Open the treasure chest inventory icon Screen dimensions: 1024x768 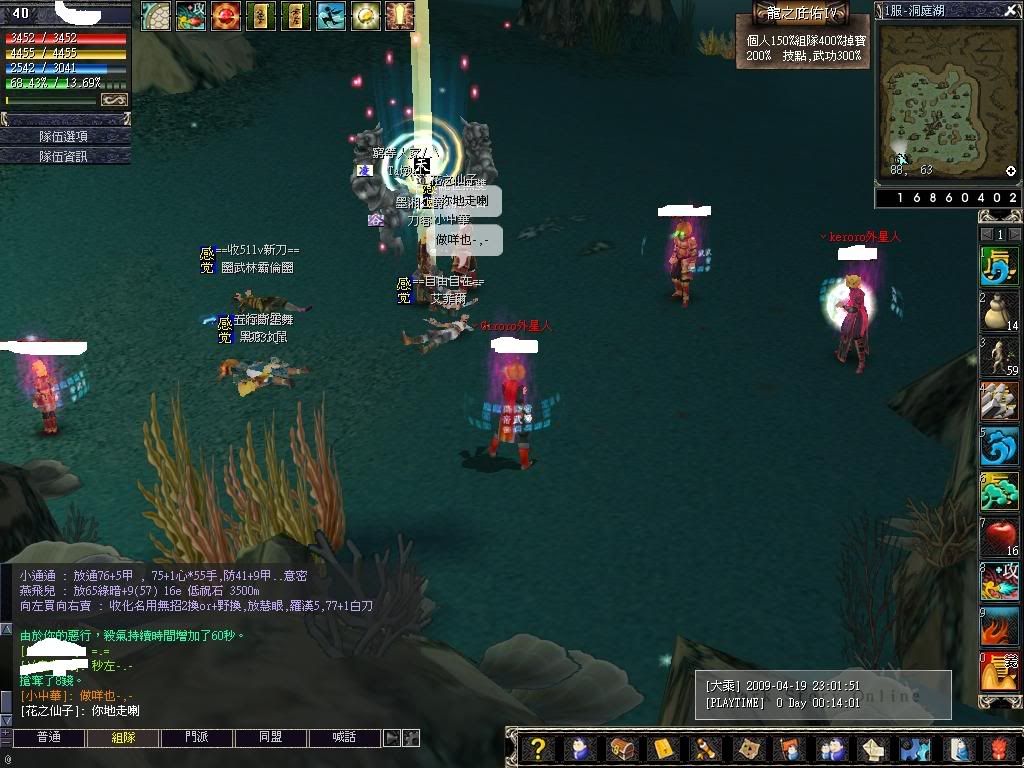[x=621, y=748]
